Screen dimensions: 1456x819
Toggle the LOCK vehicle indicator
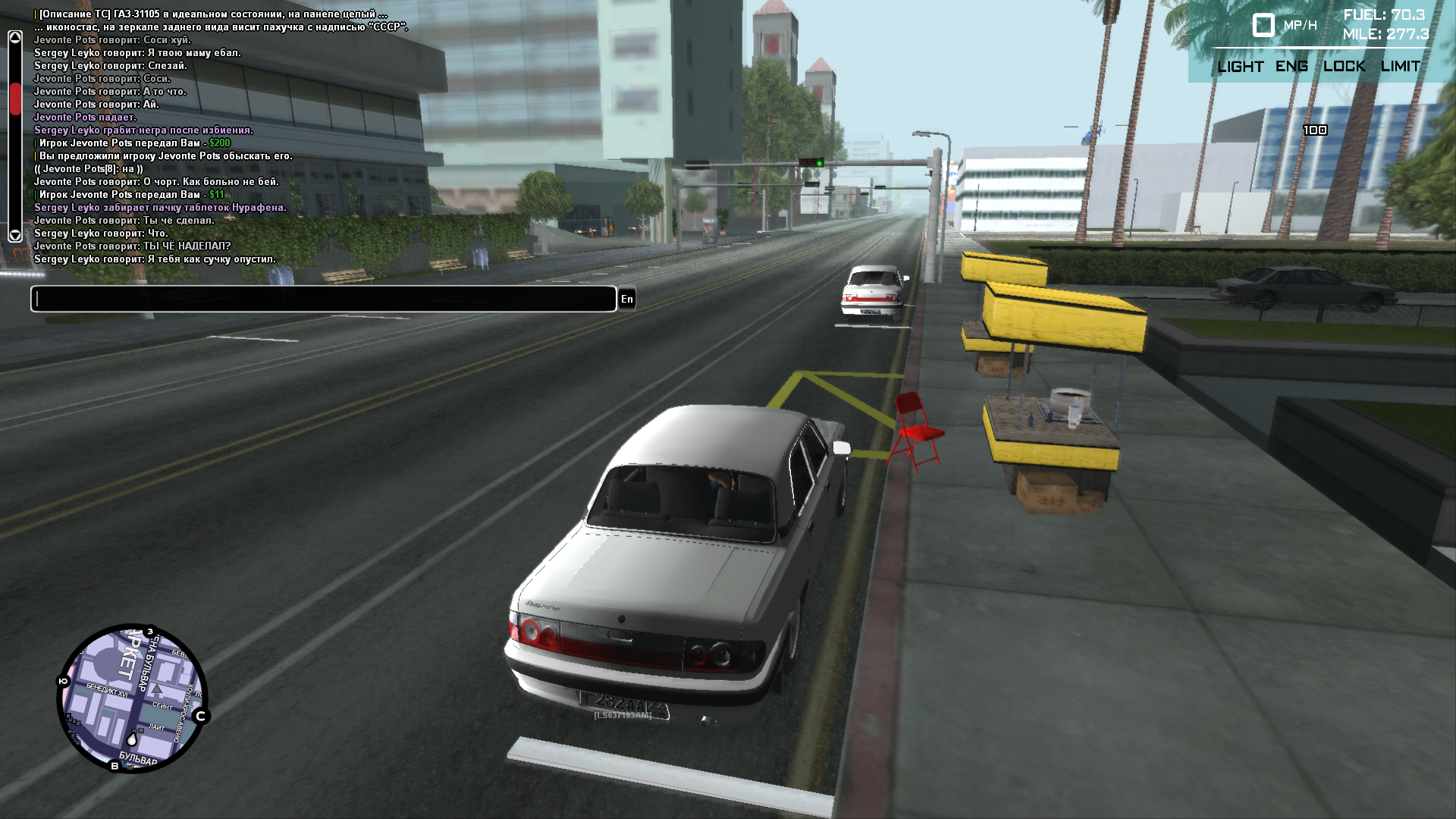(1344, 67)
